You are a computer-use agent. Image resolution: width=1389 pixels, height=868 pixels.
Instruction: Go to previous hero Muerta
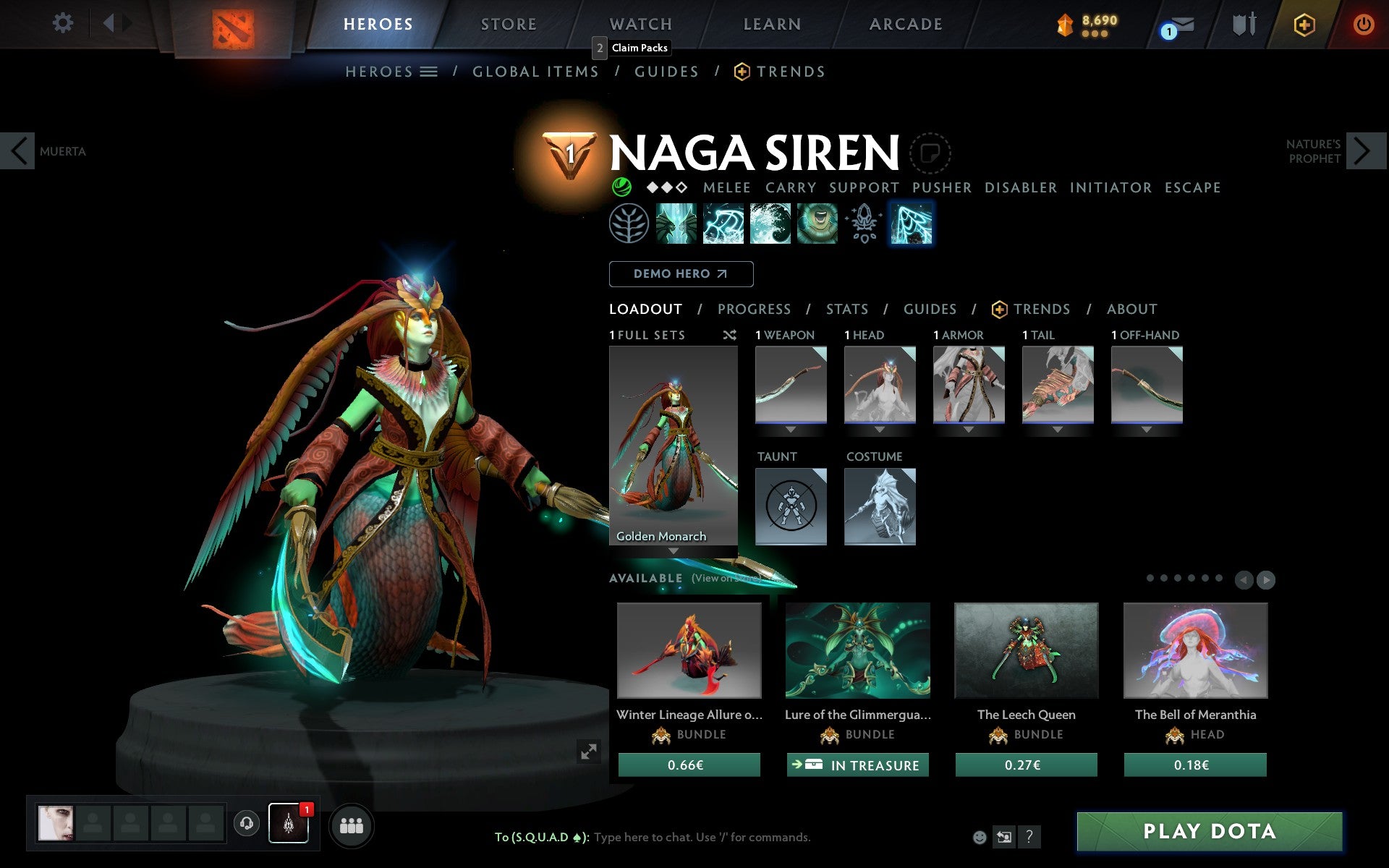[18, 151]
